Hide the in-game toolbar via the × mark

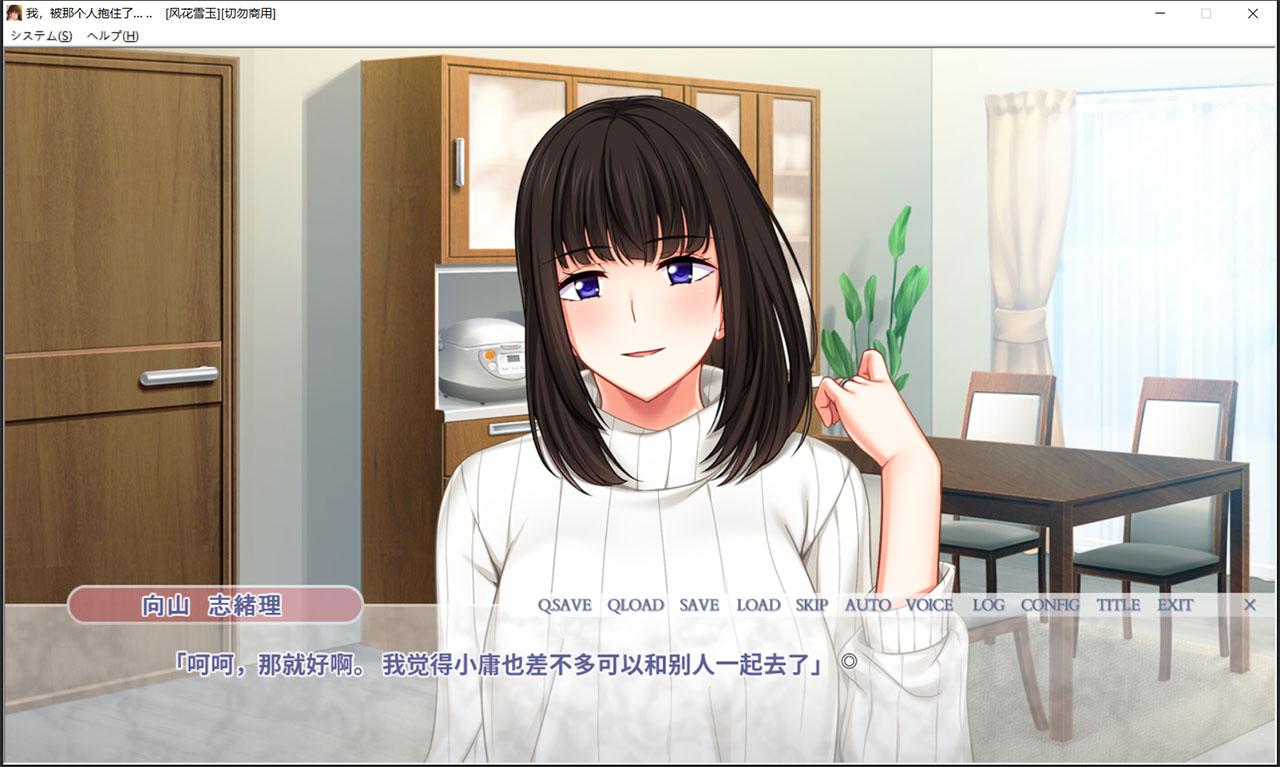pyautogui.click(x=1249, y=605)
